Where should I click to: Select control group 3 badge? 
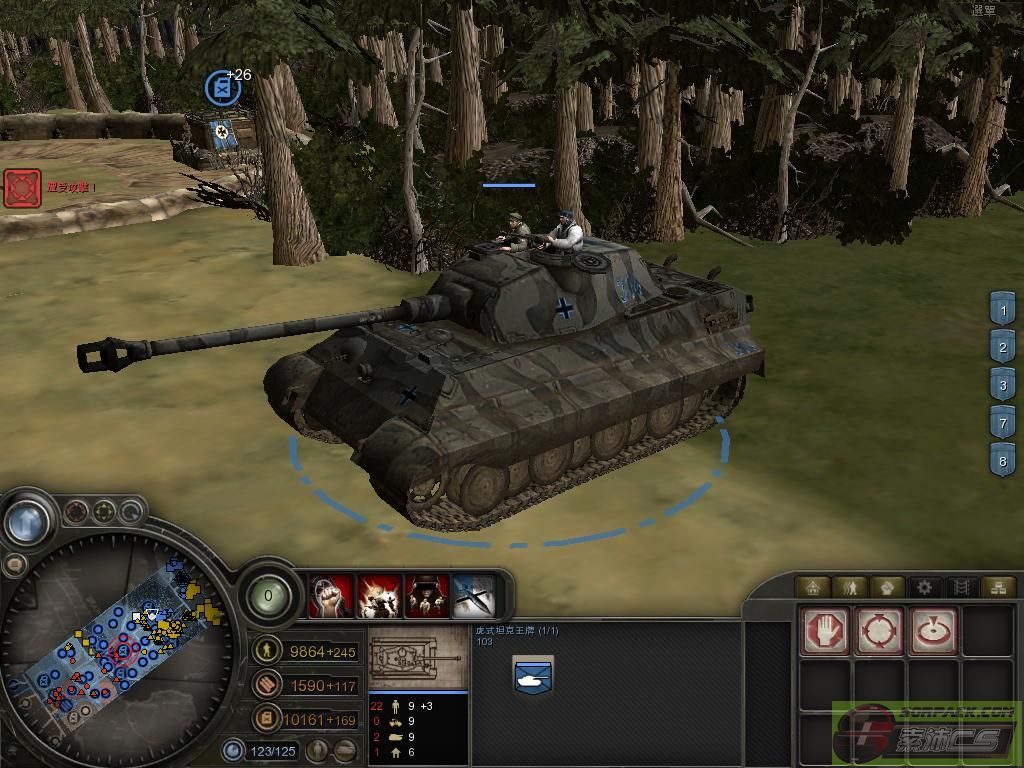click(1003, 384)
